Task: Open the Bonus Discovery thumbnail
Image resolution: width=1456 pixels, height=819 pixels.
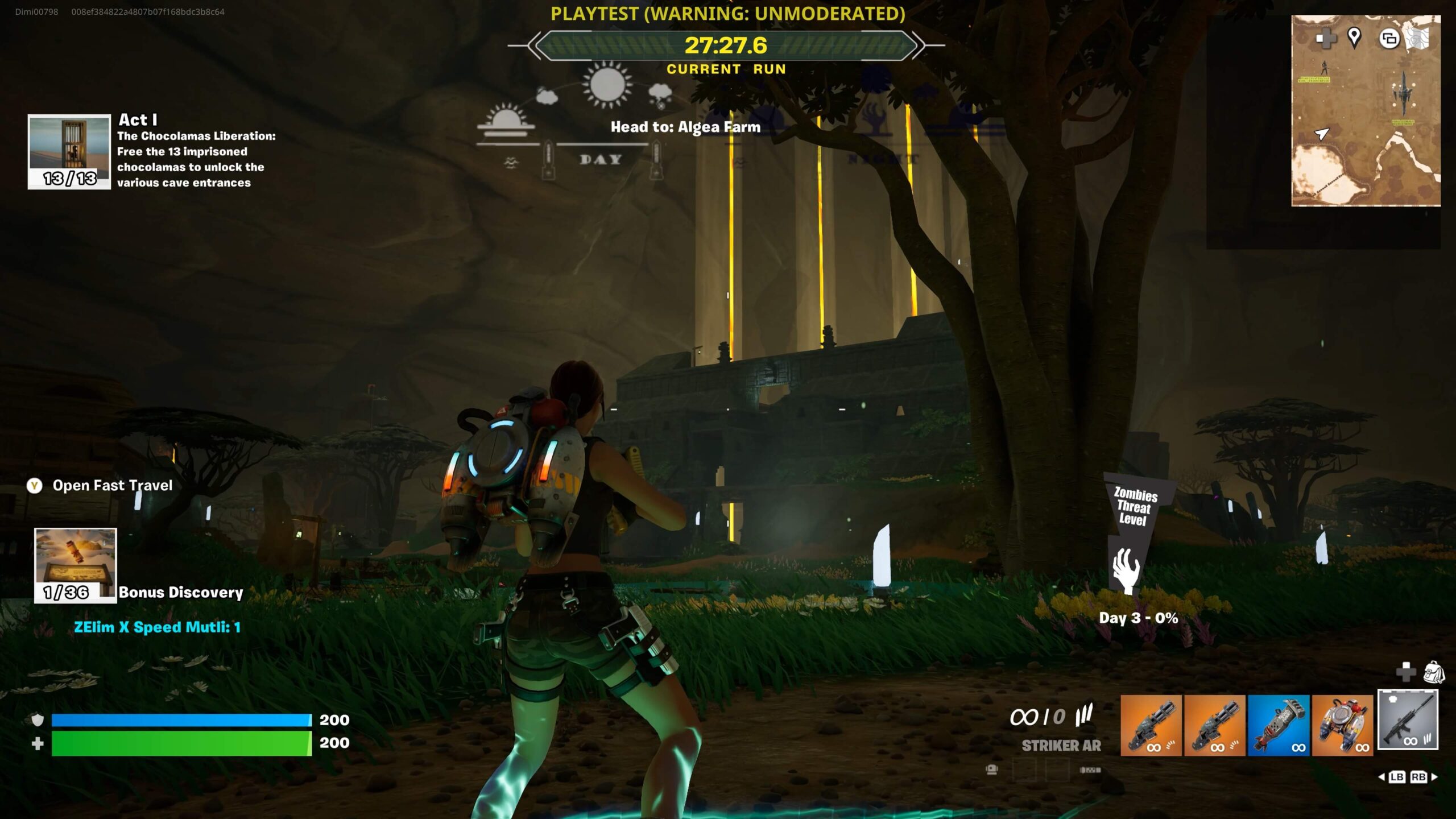Action: tap(75, 565)
